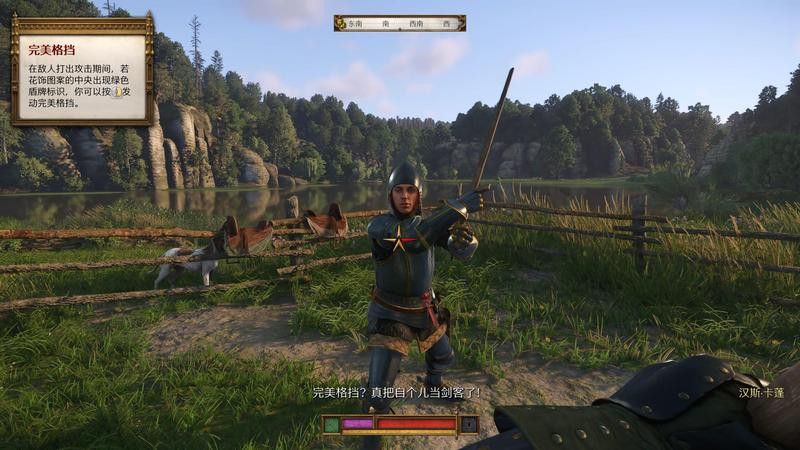Screen dimensions: 800x450
Task: Click the compass strip showing 东南 and 西南
Action: [x=399, y=23]
